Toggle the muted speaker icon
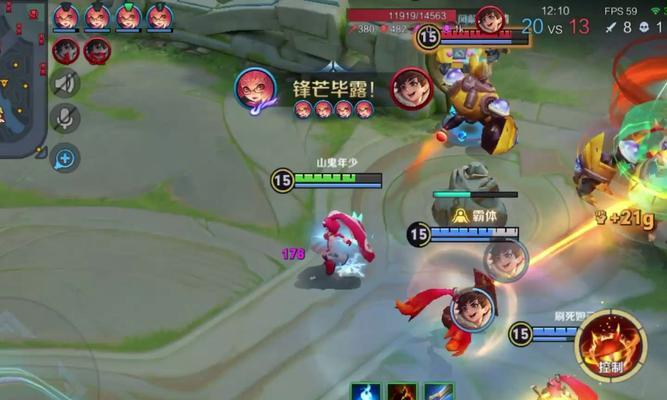Viewport: 667px width, 400px height. coord(65,84)
